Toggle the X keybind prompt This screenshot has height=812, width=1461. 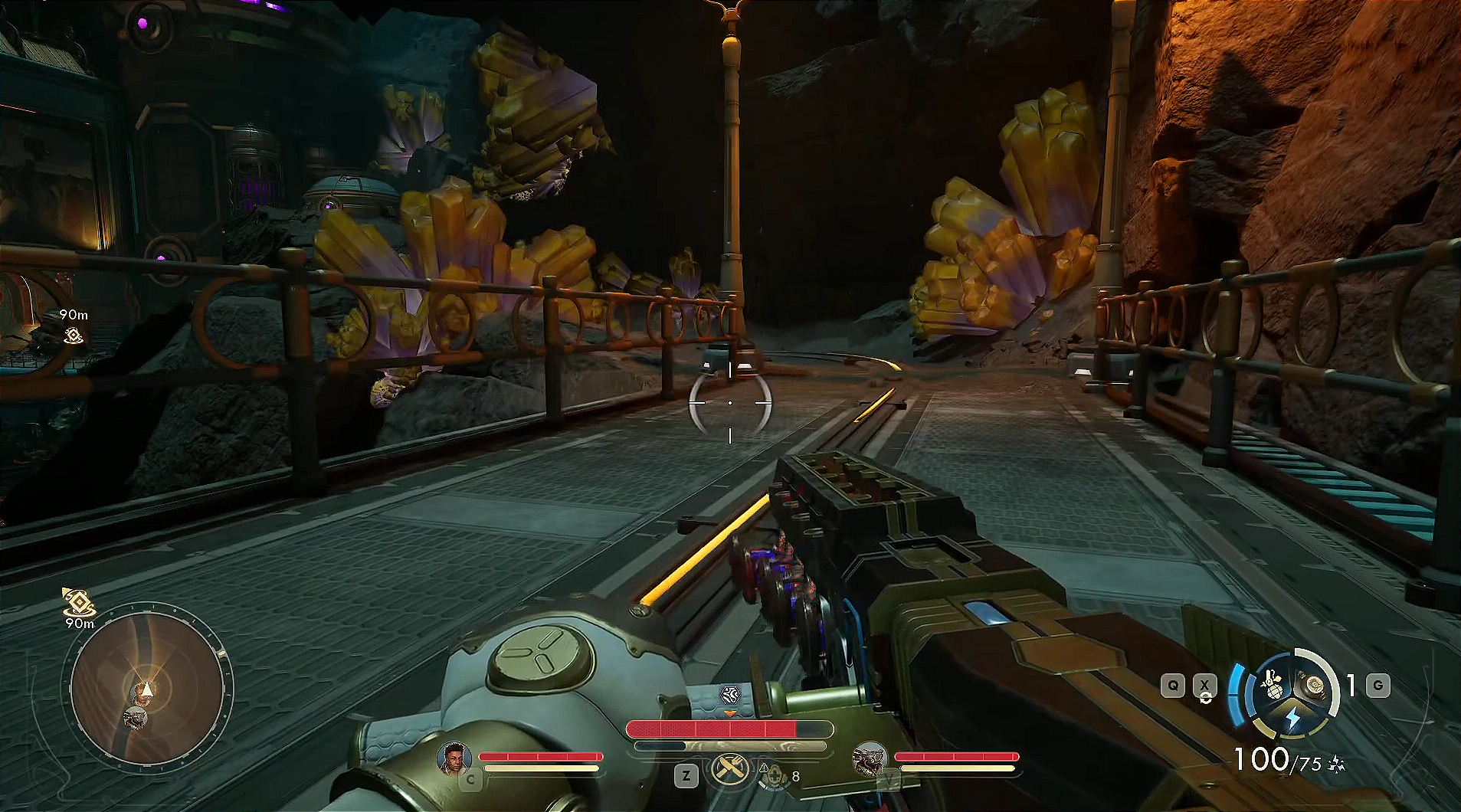pos(1205,685)
